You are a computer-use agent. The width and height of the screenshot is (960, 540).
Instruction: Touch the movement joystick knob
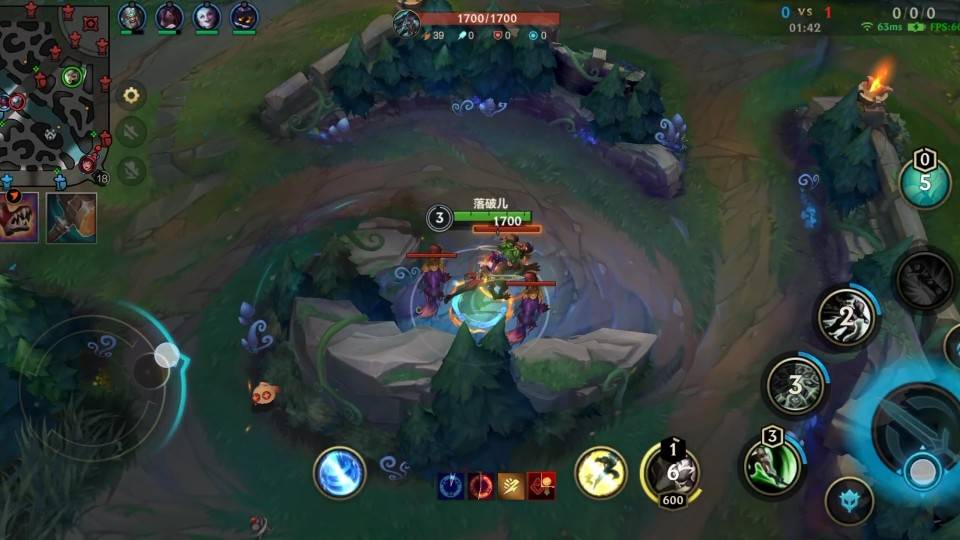[166, 355]
